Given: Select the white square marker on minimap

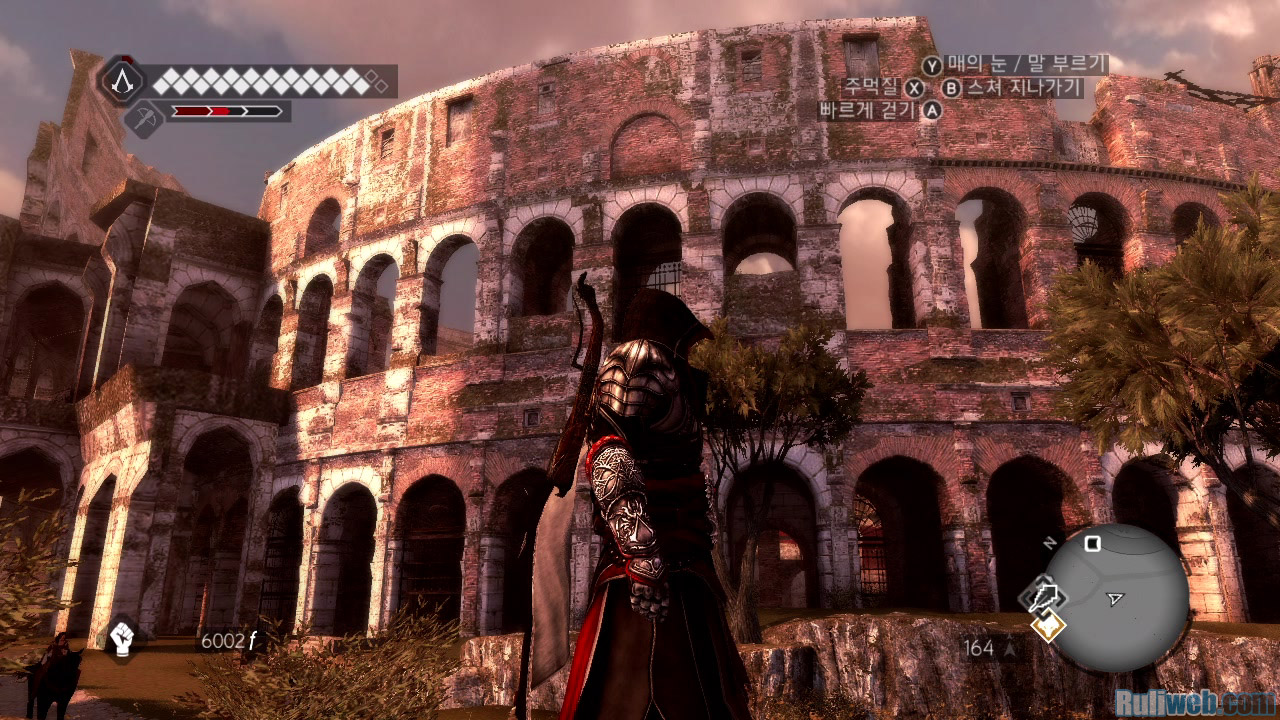Looking at the screenshot, I should 1093,544.
